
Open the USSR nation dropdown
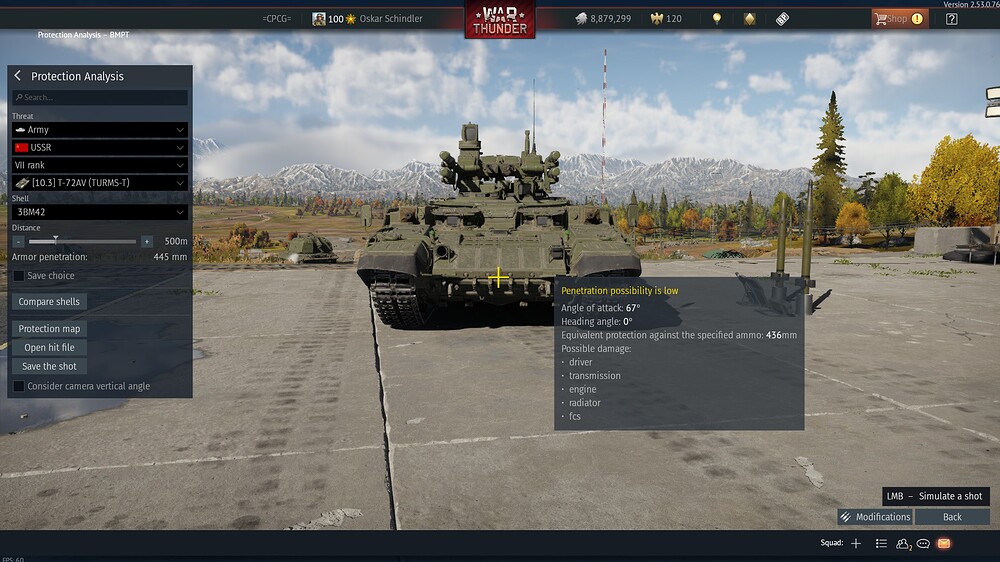[x=99, y=147]
